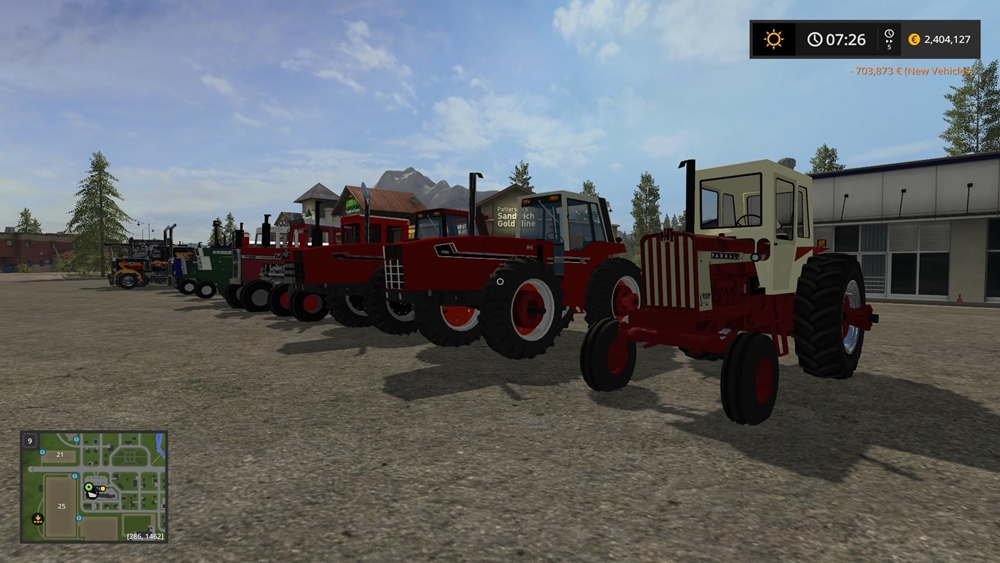Select the green player marker on minimap
Screen dimensions: 1000x563
click(89, 488)
